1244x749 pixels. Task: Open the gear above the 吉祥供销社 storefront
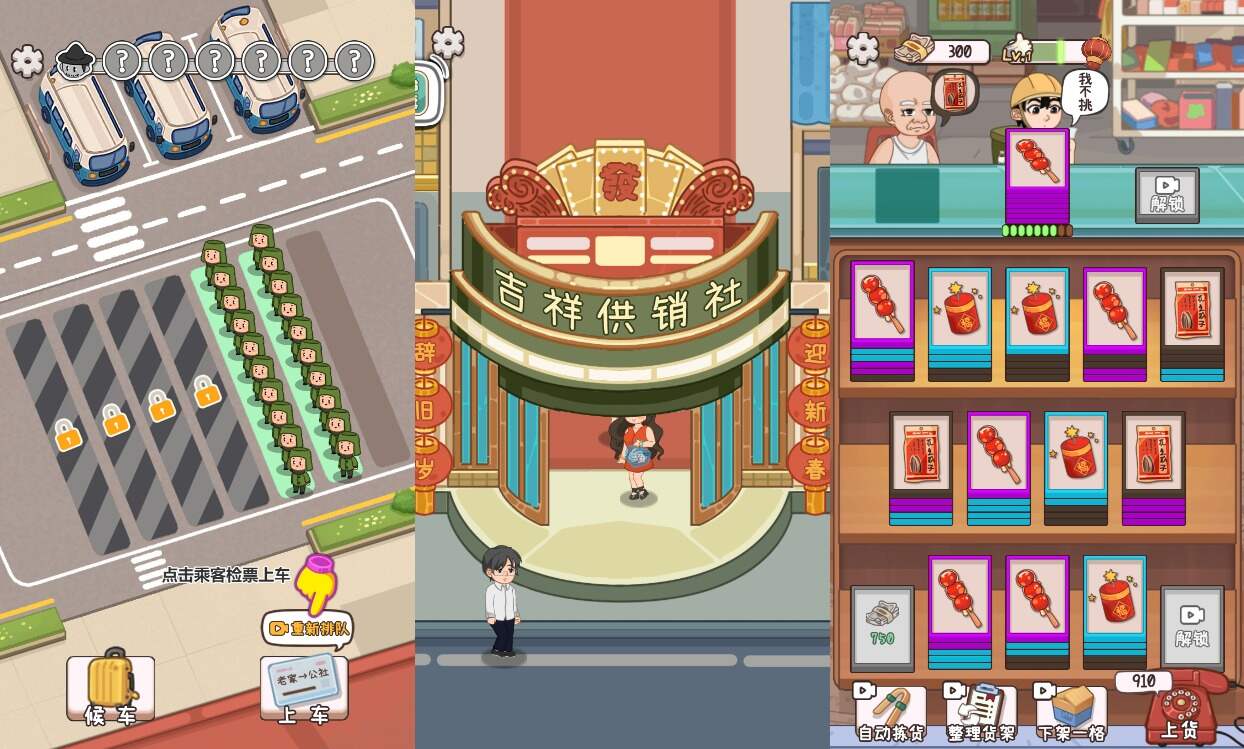tap(447, 42)
